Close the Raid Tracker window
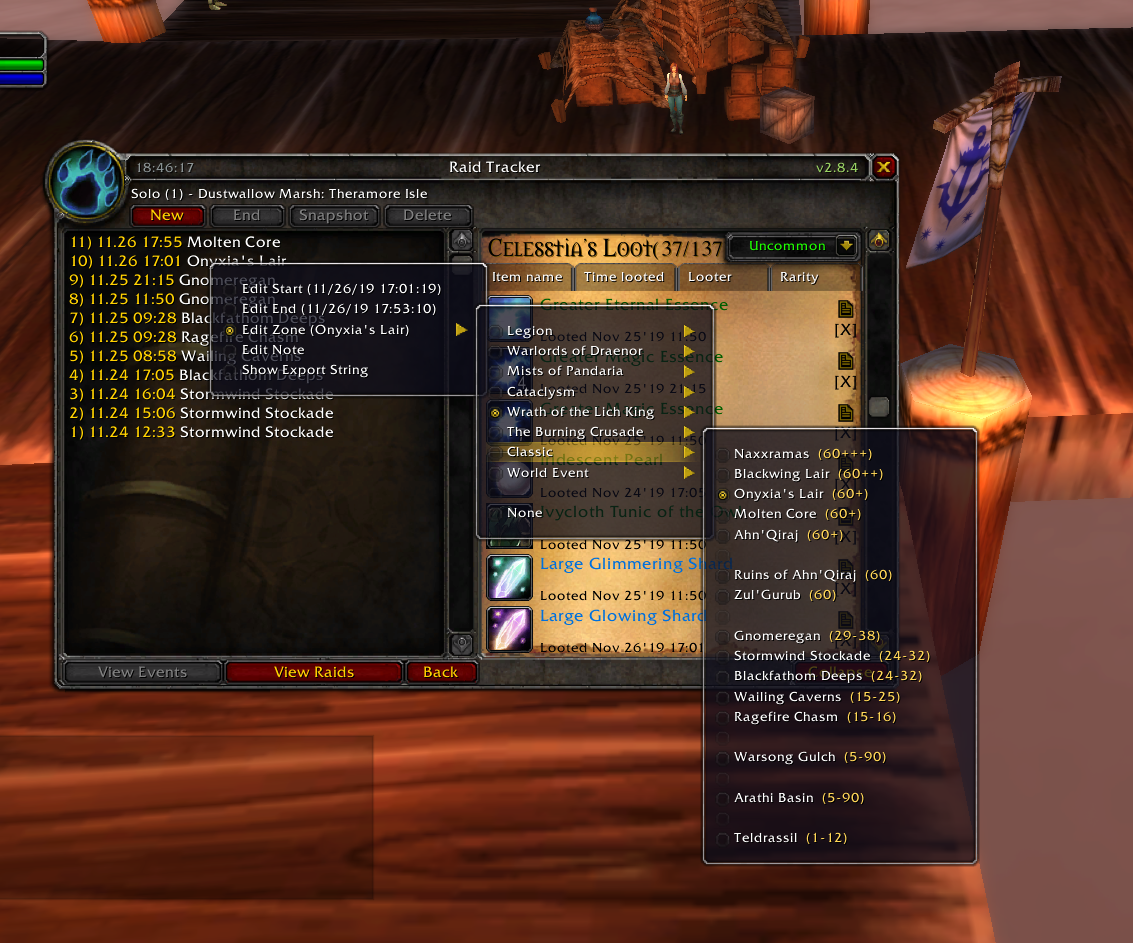The height and width of the screenshot is (943, 1133). click(883, 168)
